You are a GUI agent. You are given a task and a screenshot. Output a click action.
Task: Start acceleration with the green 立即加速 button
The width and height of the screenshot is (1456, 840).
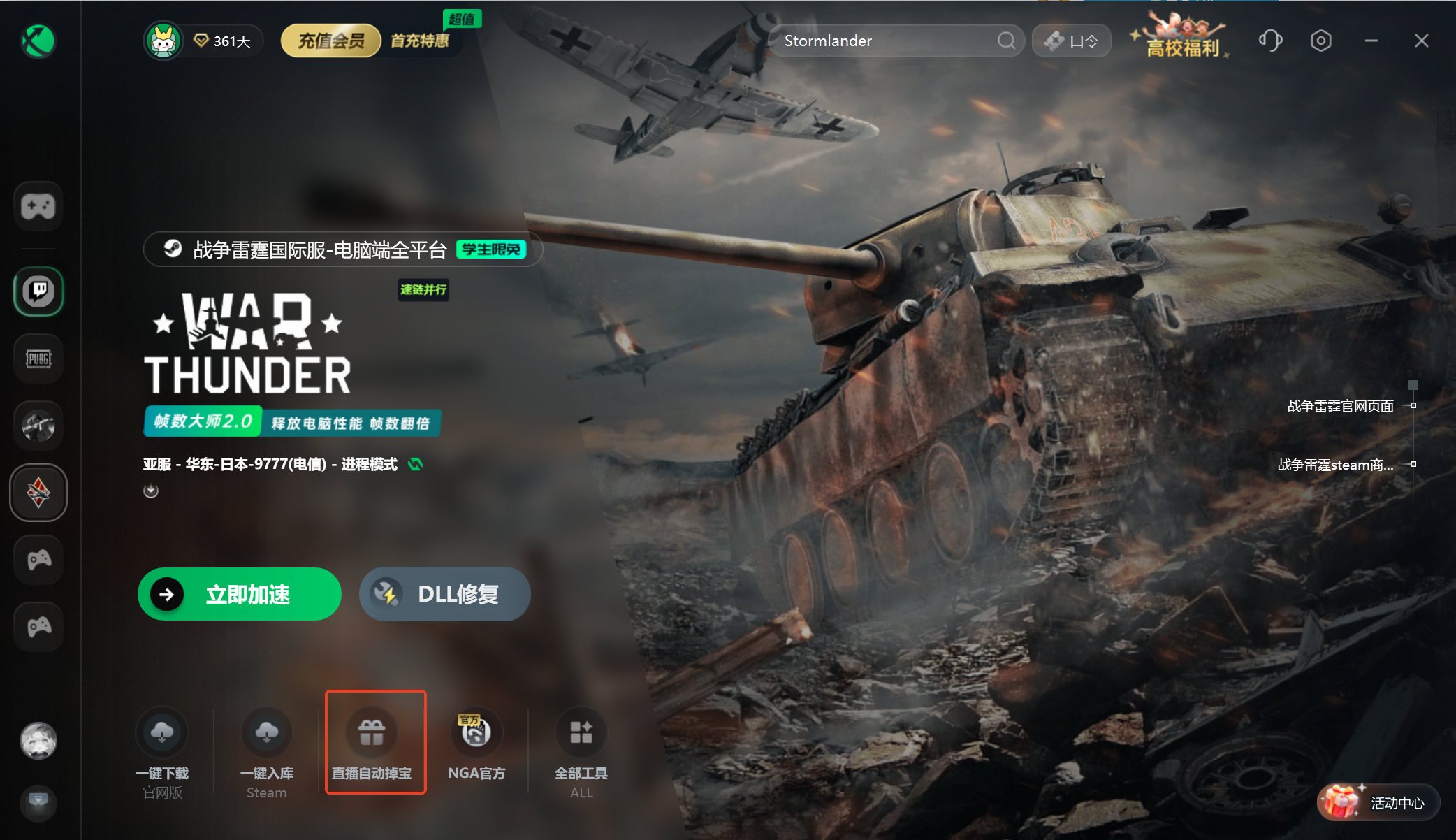click(x=239, y=594)
